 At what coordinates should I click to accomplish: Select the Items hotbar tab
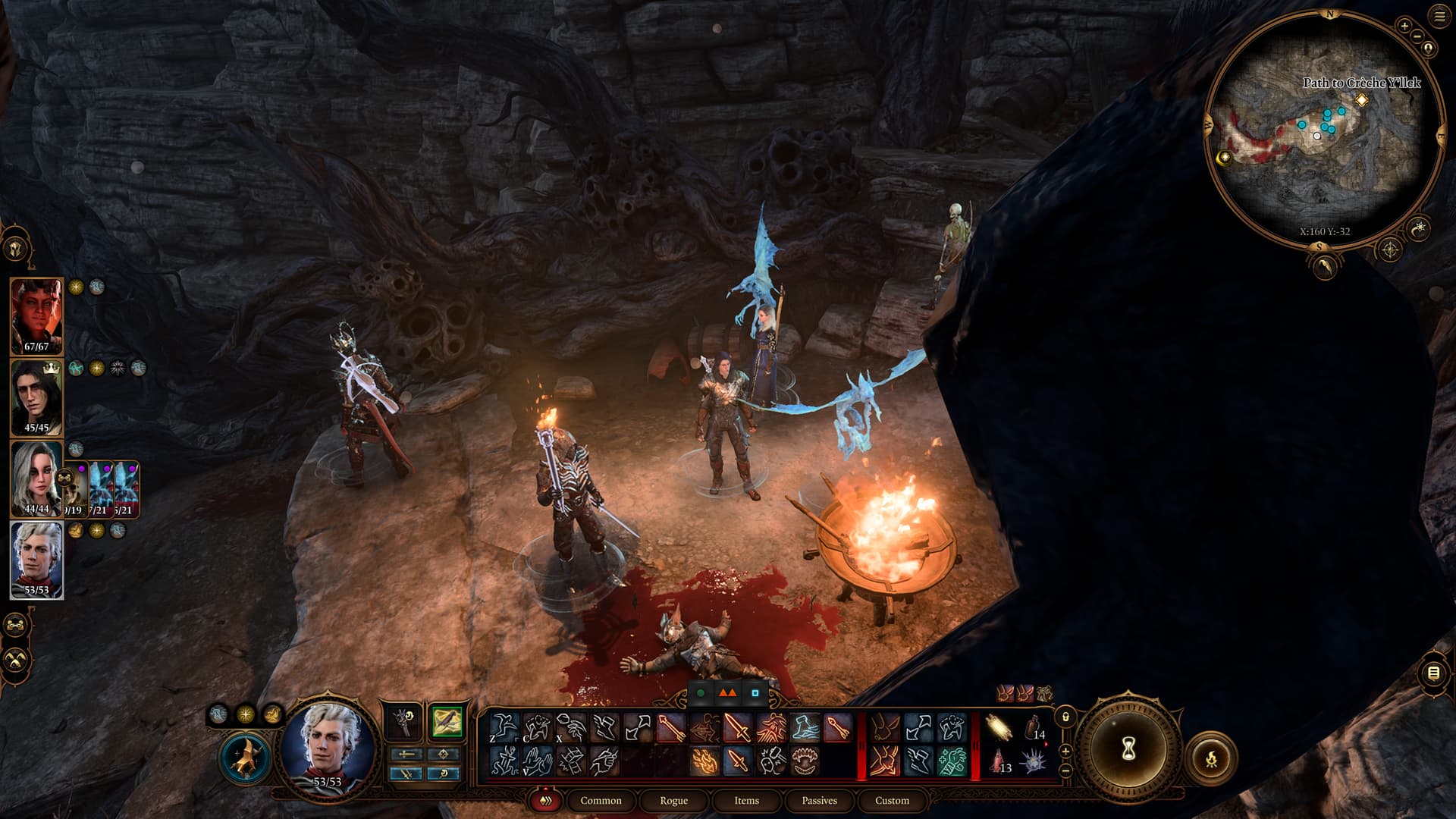pos(746,800)
